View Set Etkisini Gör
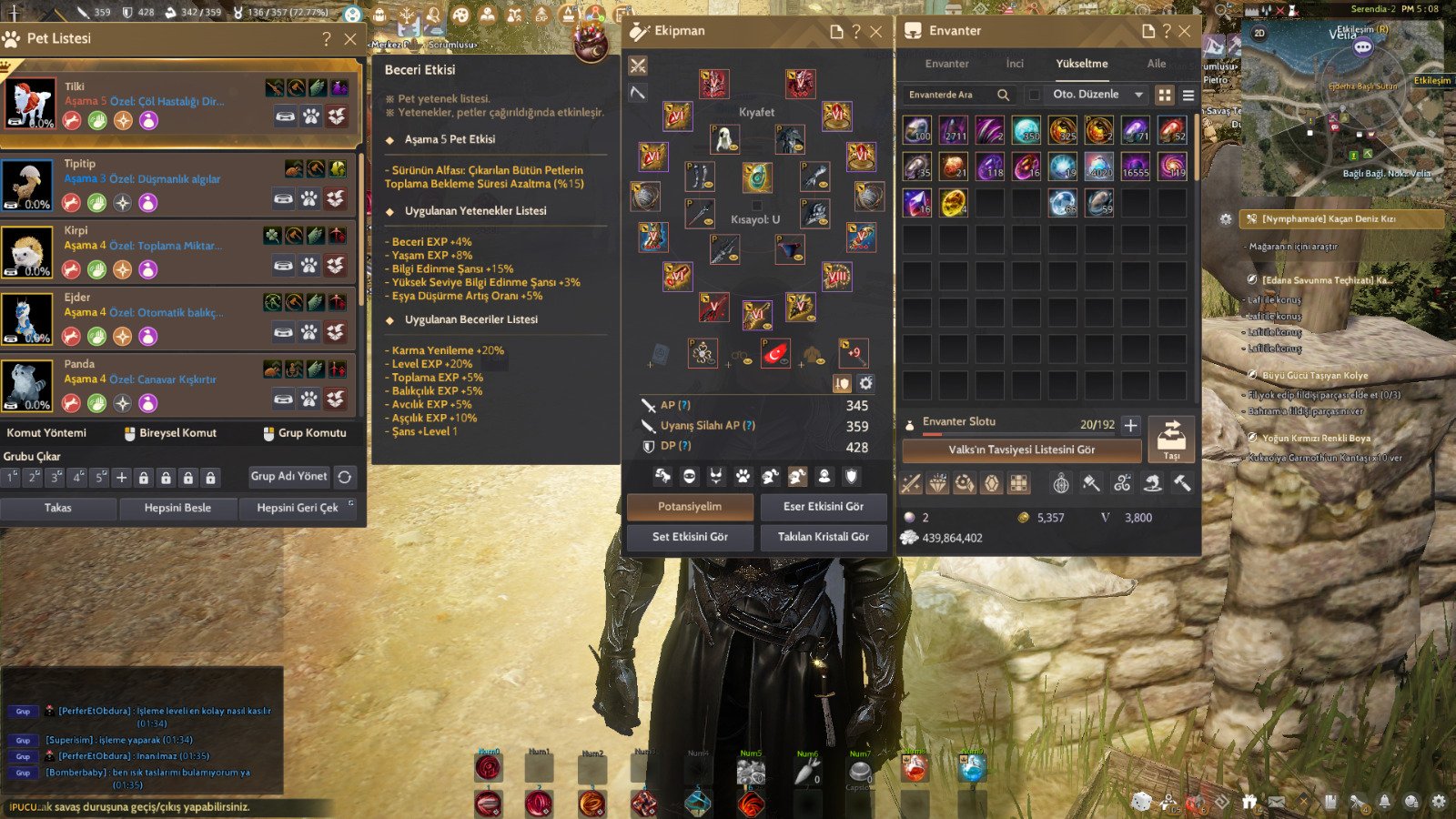 [690, 537]
